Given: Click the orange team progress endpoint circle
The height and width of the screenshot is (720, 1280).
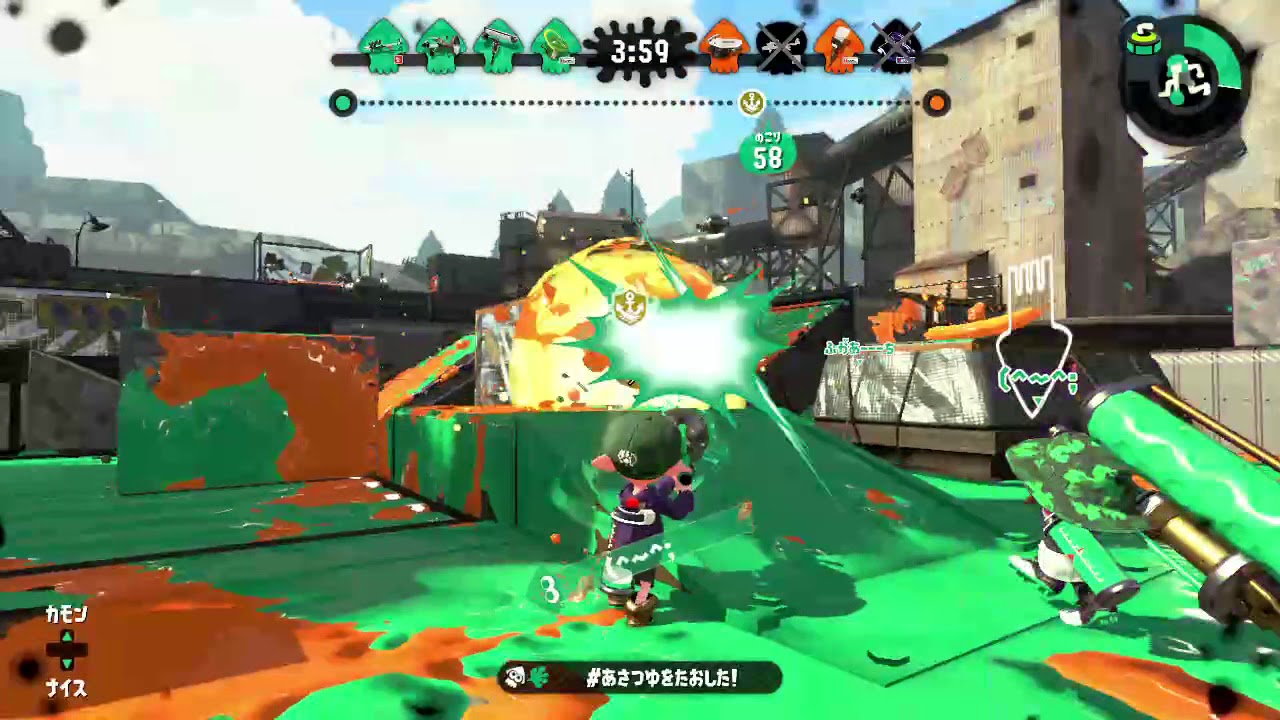Looking at the screenshot, I should tap(937, 102).
